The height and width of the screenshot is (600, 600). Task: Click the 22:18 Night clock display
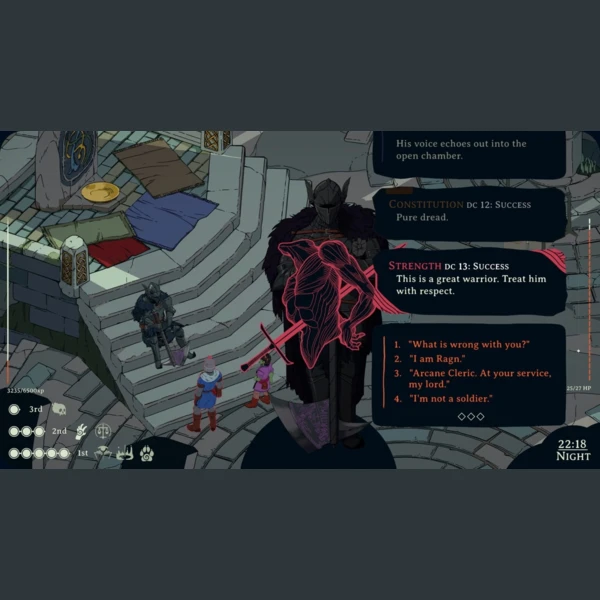point(573,449)
